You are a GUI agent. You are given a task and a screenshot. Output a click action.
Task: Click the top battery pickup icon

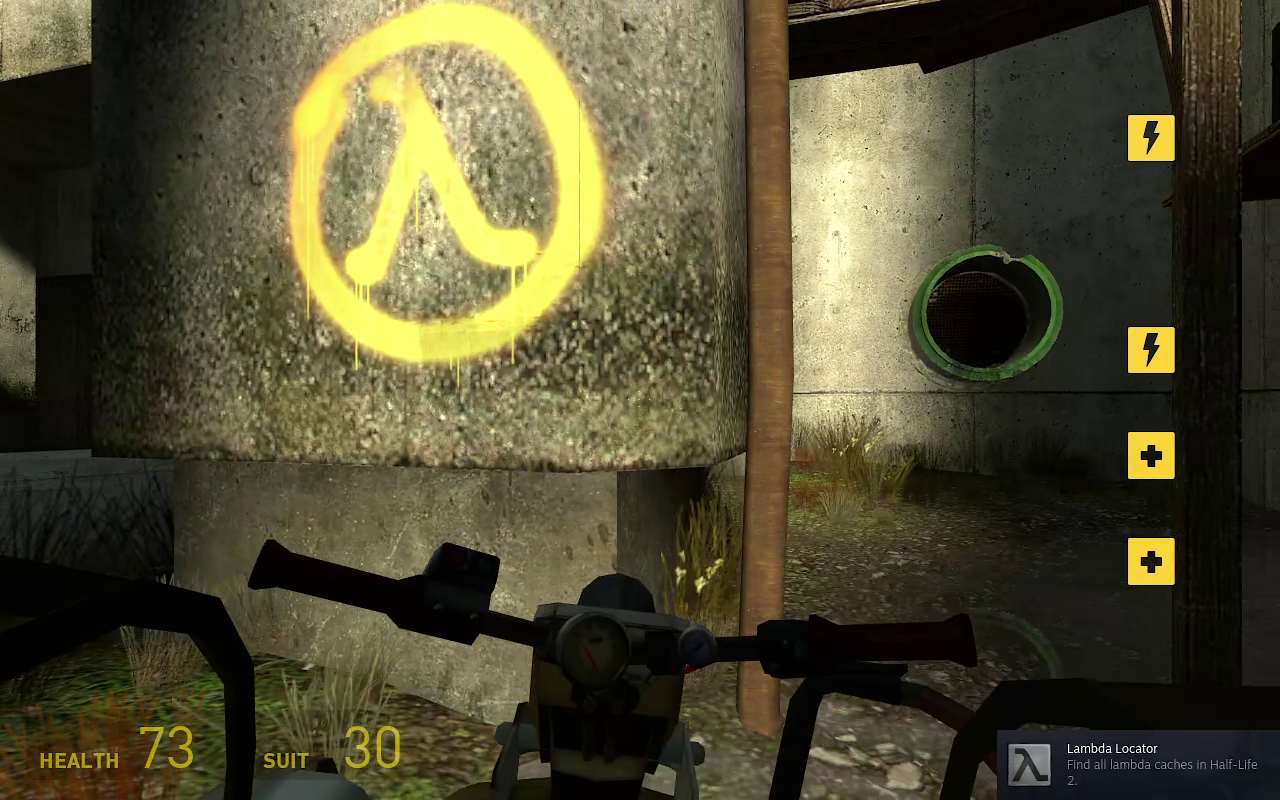pos(1151,138)
